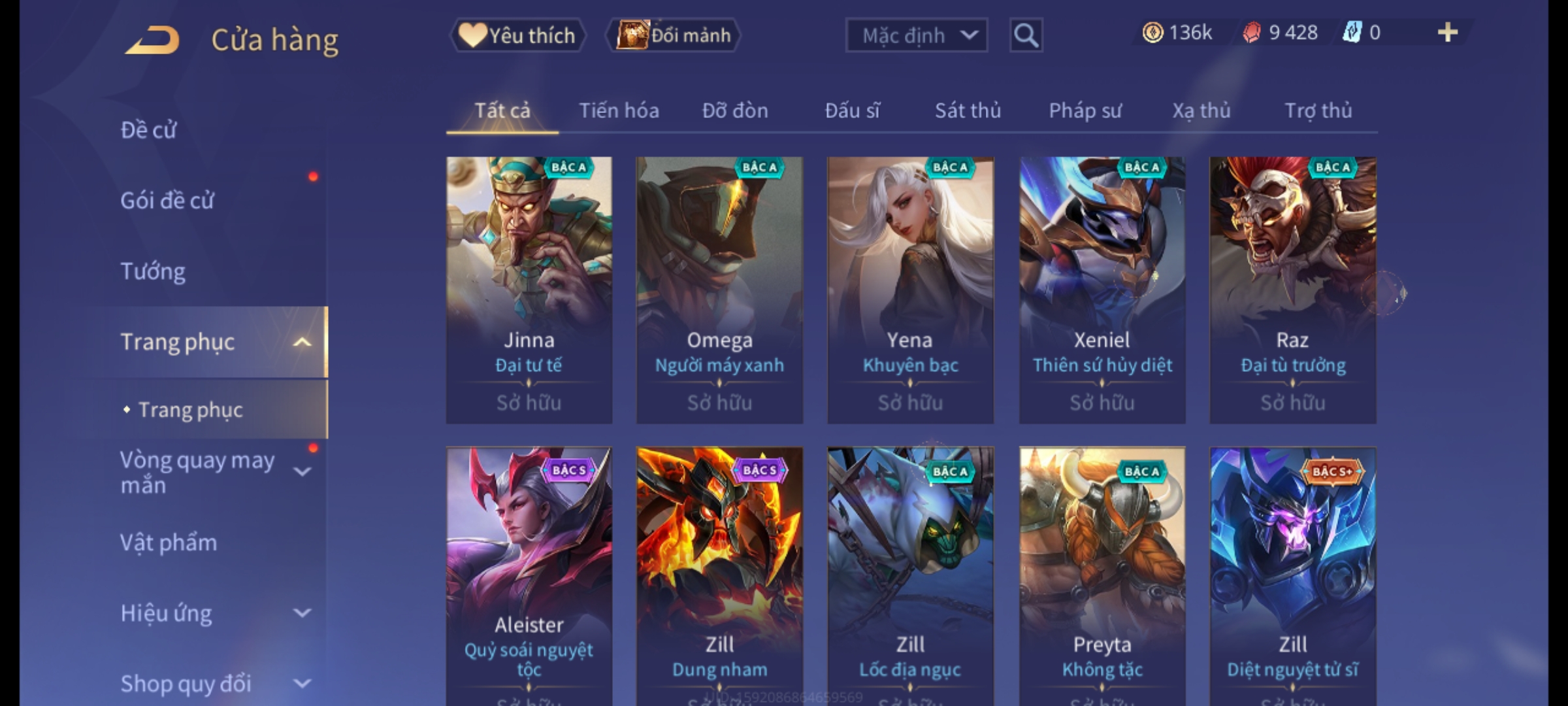Add currency with the plus button
This screenshot has width=1568, height=706.
[x=1447, y=33]
